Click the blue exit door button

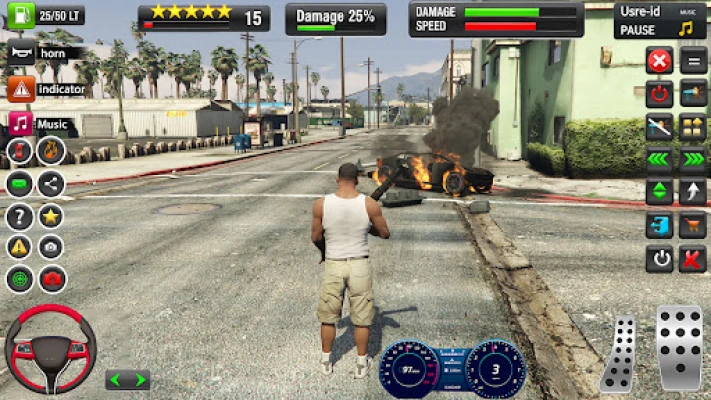pyautogui.click(x=658, y=226)
